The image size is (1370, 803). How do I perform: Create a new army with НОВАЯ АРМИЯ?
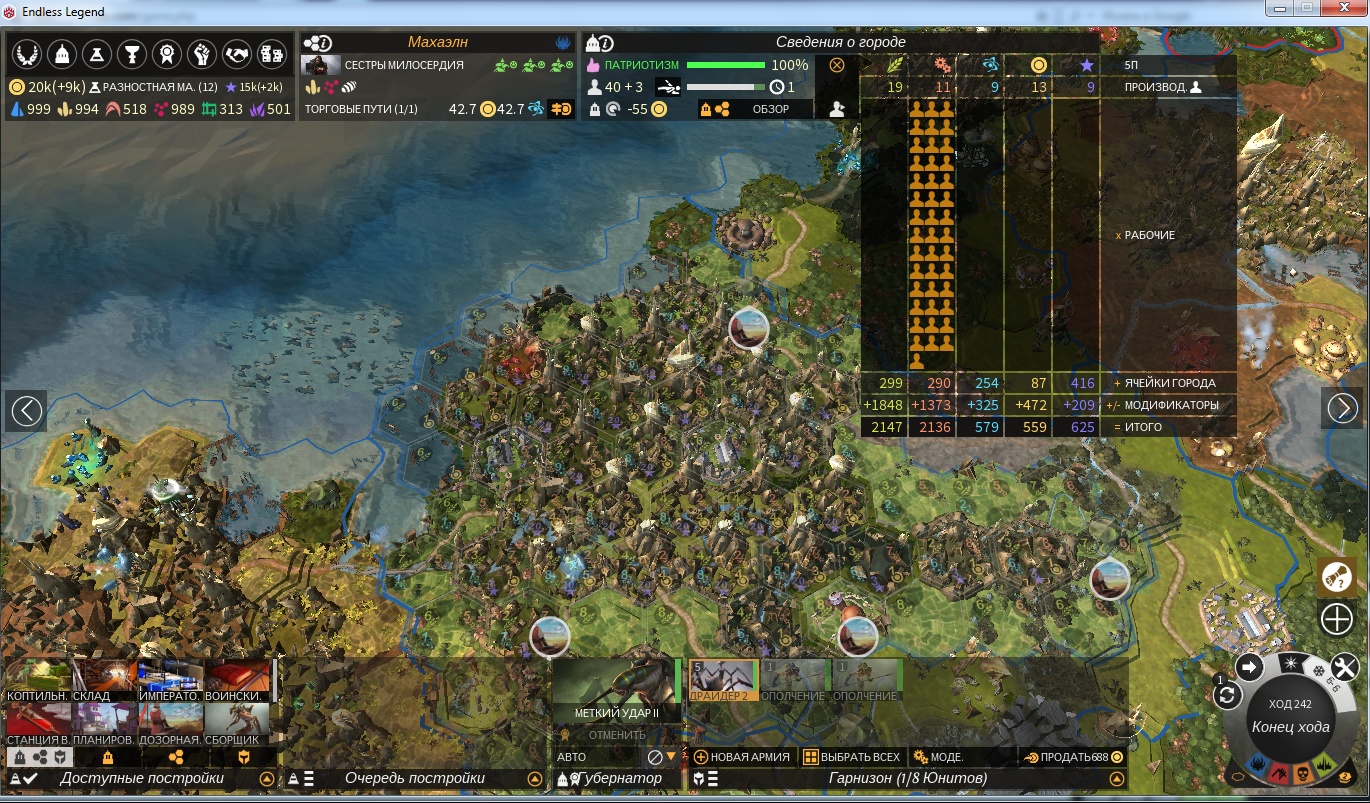tap(741, 757)
